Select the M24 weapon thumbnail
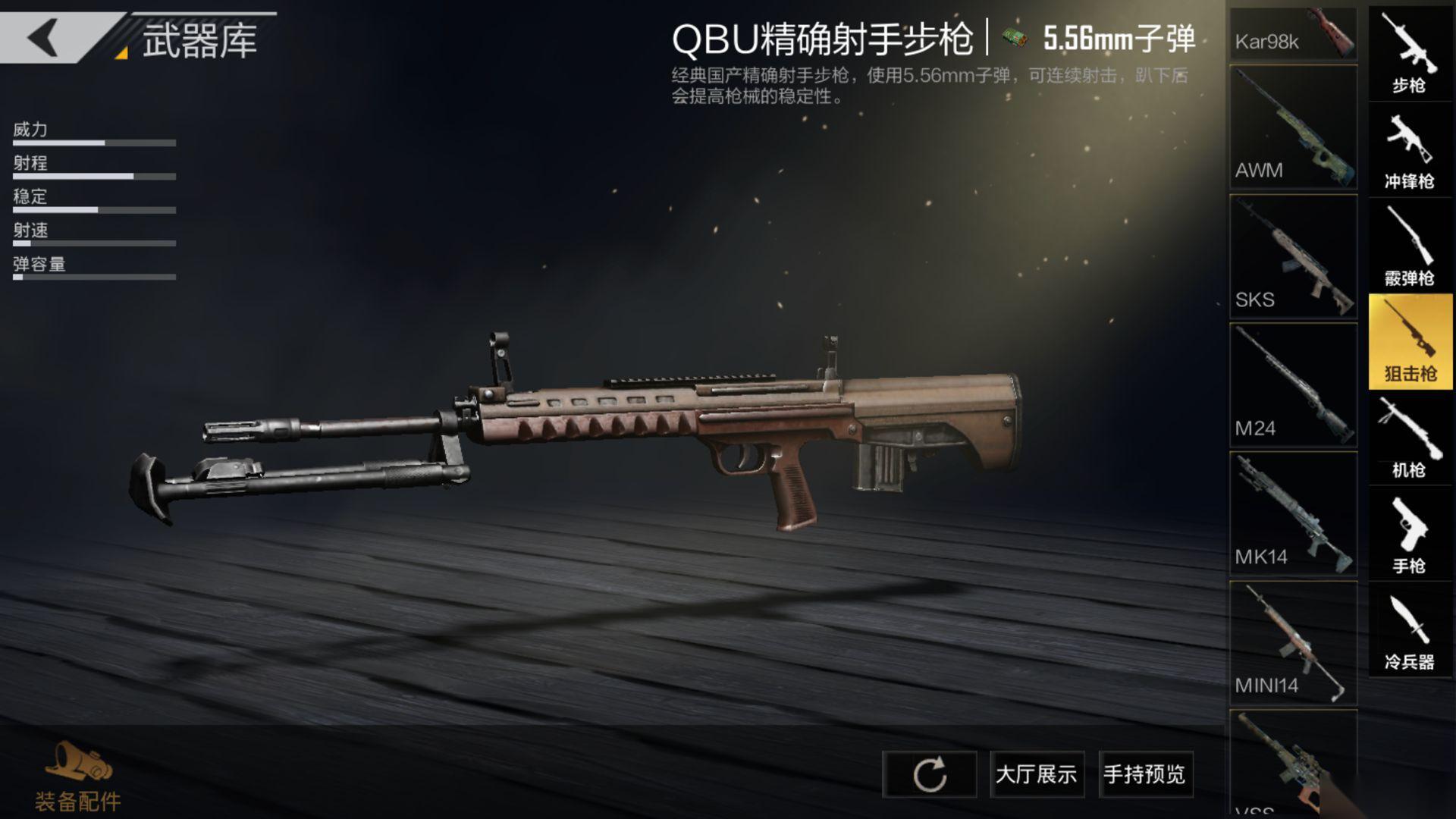1456x819 pixels. (1293, 385)
